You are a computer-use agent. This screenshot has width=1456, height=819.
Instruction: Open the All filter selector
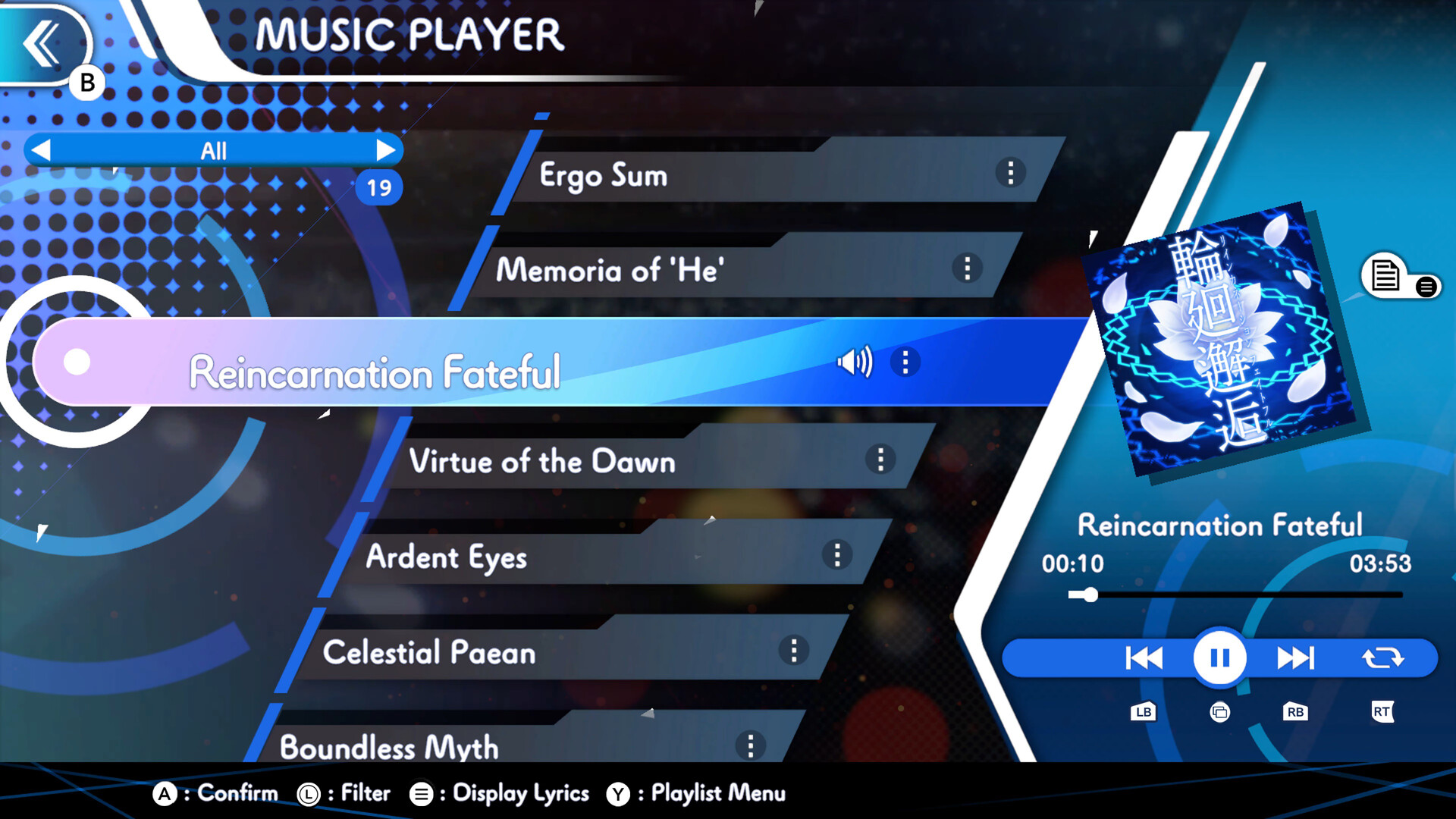[215, 150]
